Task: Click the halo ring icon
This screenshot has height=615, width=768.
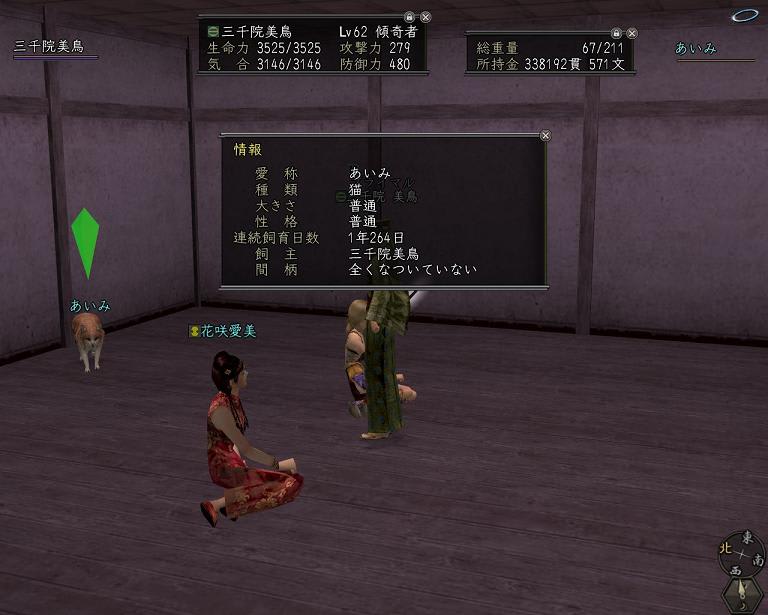Action: pyautogui.click(x=745, y=15)
